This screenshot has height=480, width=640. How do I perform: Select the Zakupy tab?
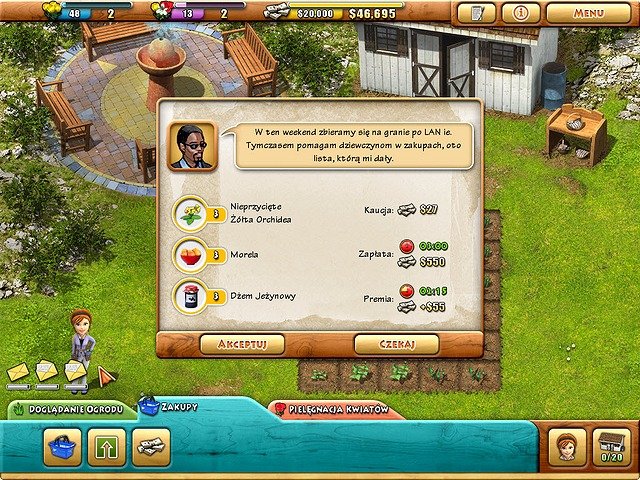click(x=170, y=407)
